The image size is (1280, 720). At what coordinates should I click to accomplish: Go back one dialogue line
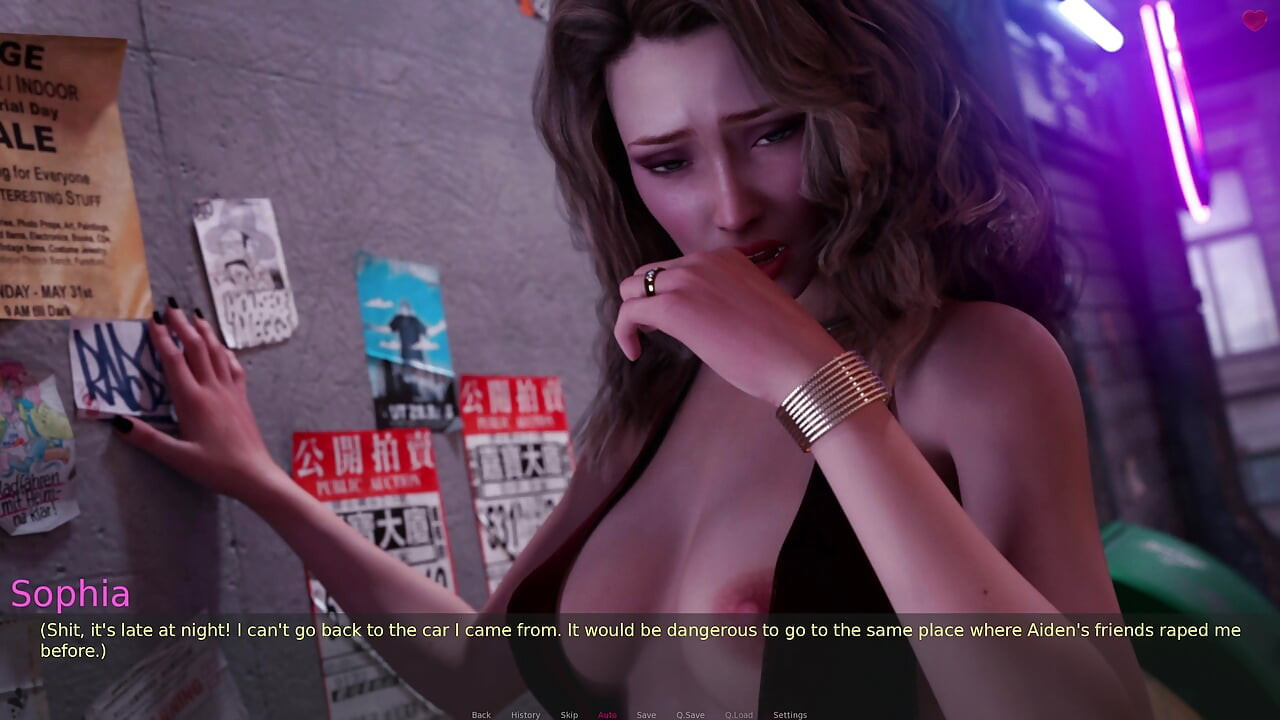click(481, 714)
